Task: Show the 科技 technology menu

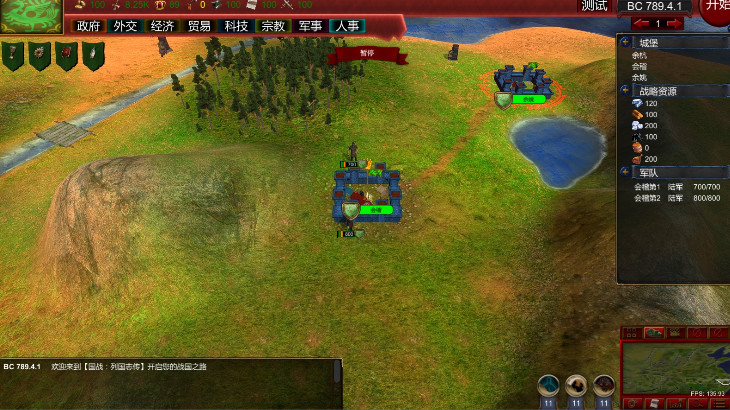Action: point(236,26)
